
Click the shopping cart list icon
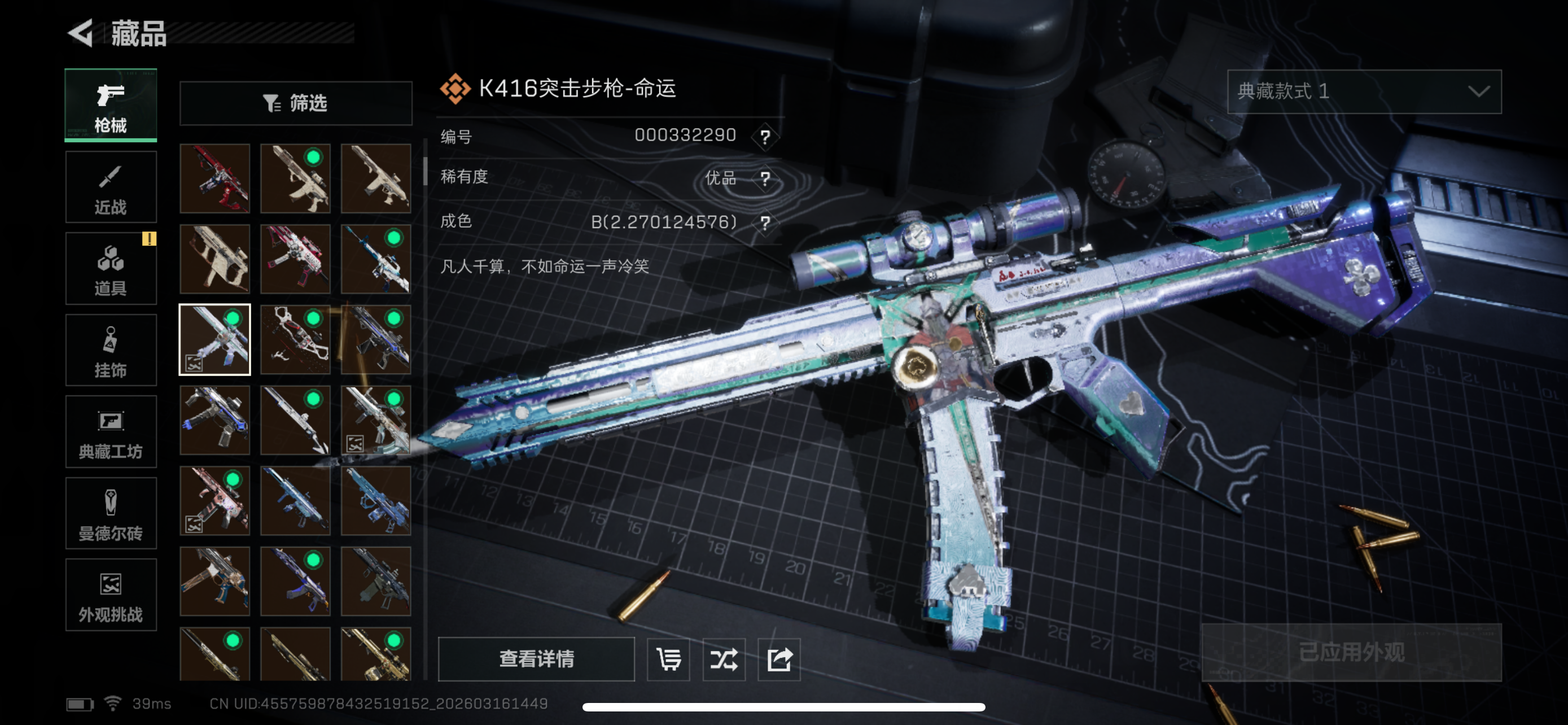click(668, 660)
